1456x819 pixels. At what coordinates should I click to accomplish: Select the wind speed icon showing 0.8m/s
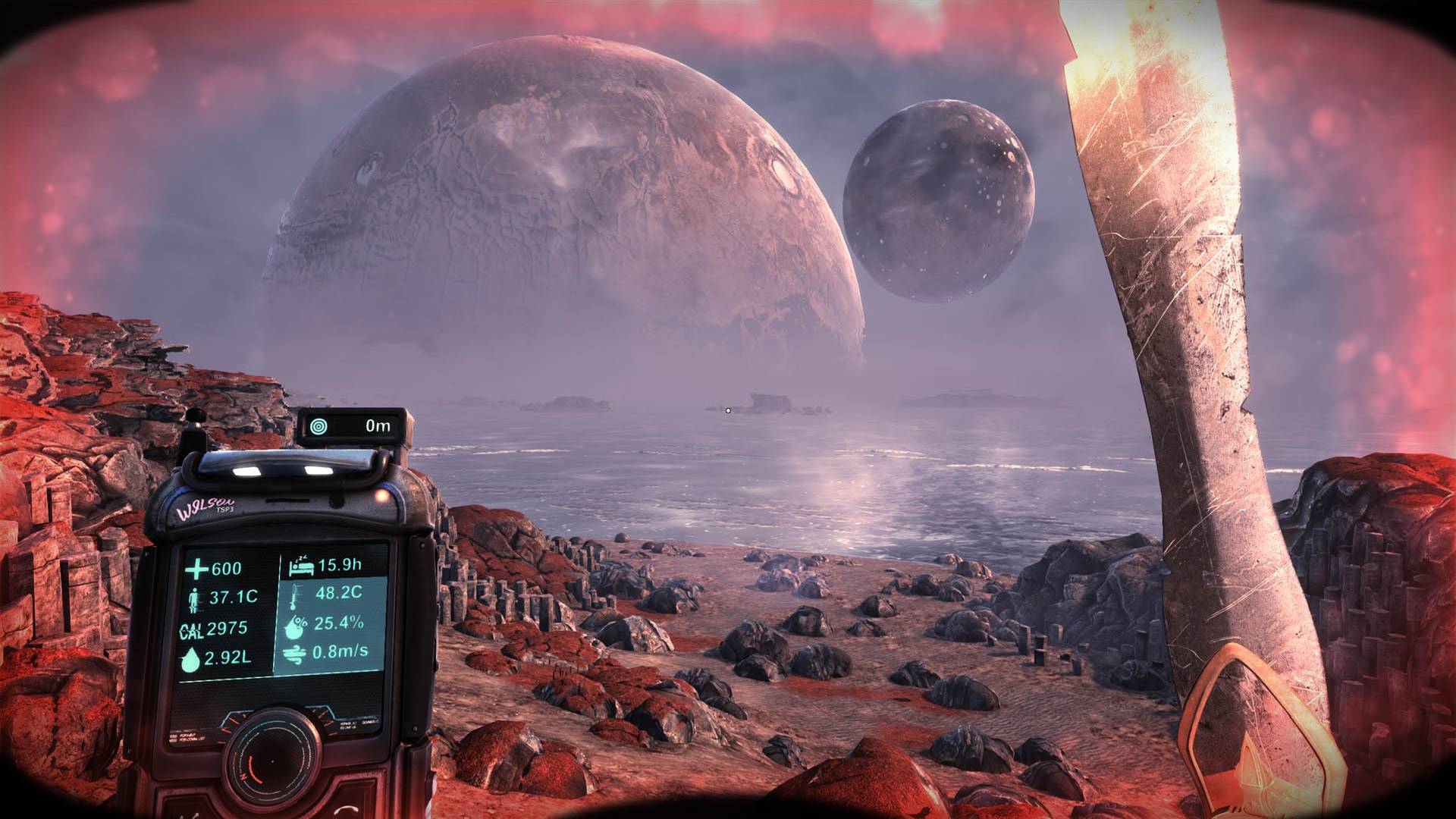[x=295, y=654]
